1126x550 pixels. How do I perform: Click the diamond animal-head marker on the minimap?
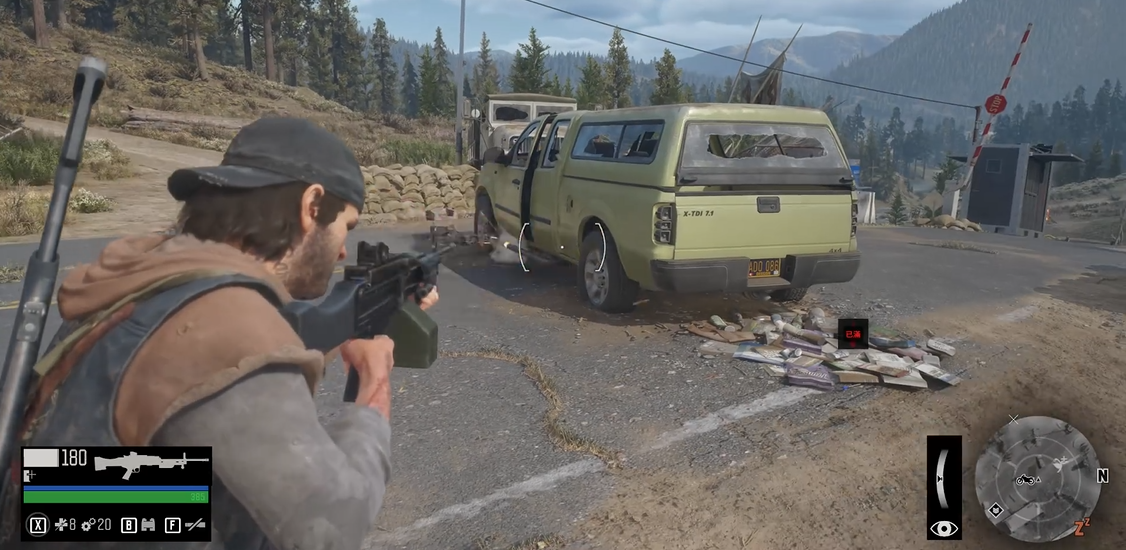pos(996,510)
